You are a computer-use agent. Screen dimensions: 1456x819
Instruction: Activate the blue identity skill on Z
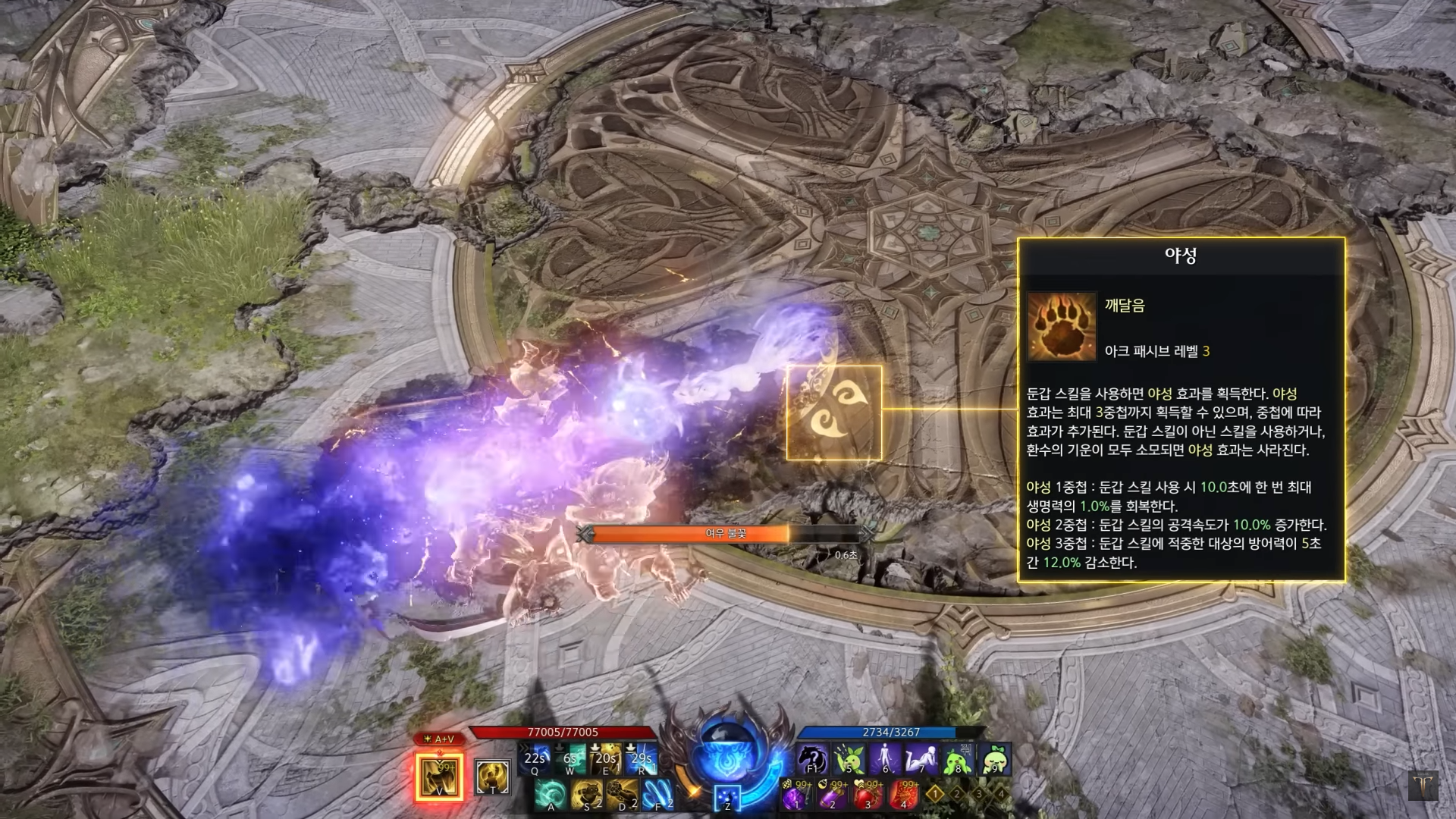pyautogui.click(x=727, y=798)
